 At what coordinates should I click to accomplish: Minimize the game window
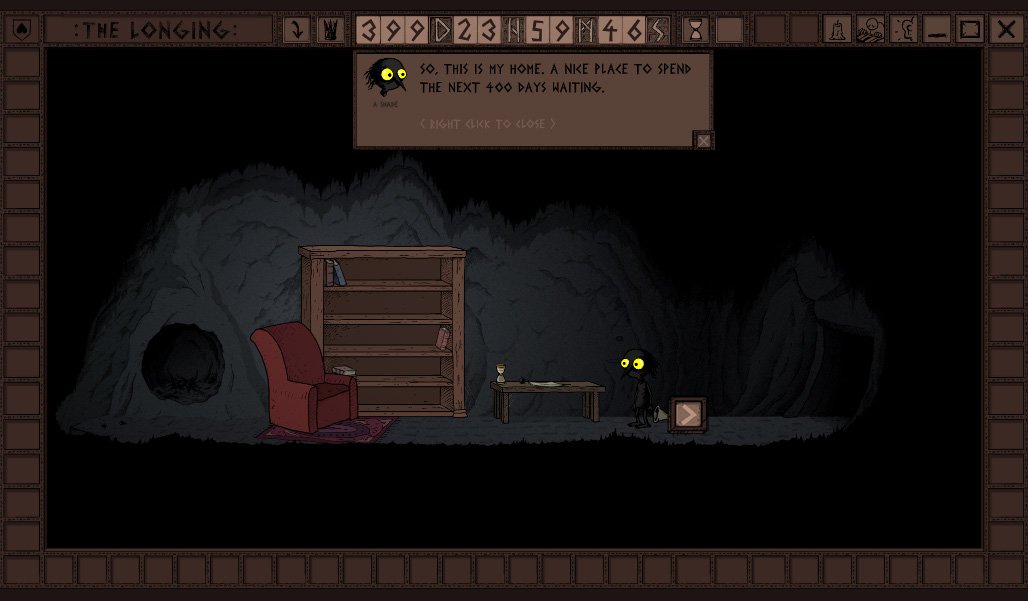(x=937, y=30)
